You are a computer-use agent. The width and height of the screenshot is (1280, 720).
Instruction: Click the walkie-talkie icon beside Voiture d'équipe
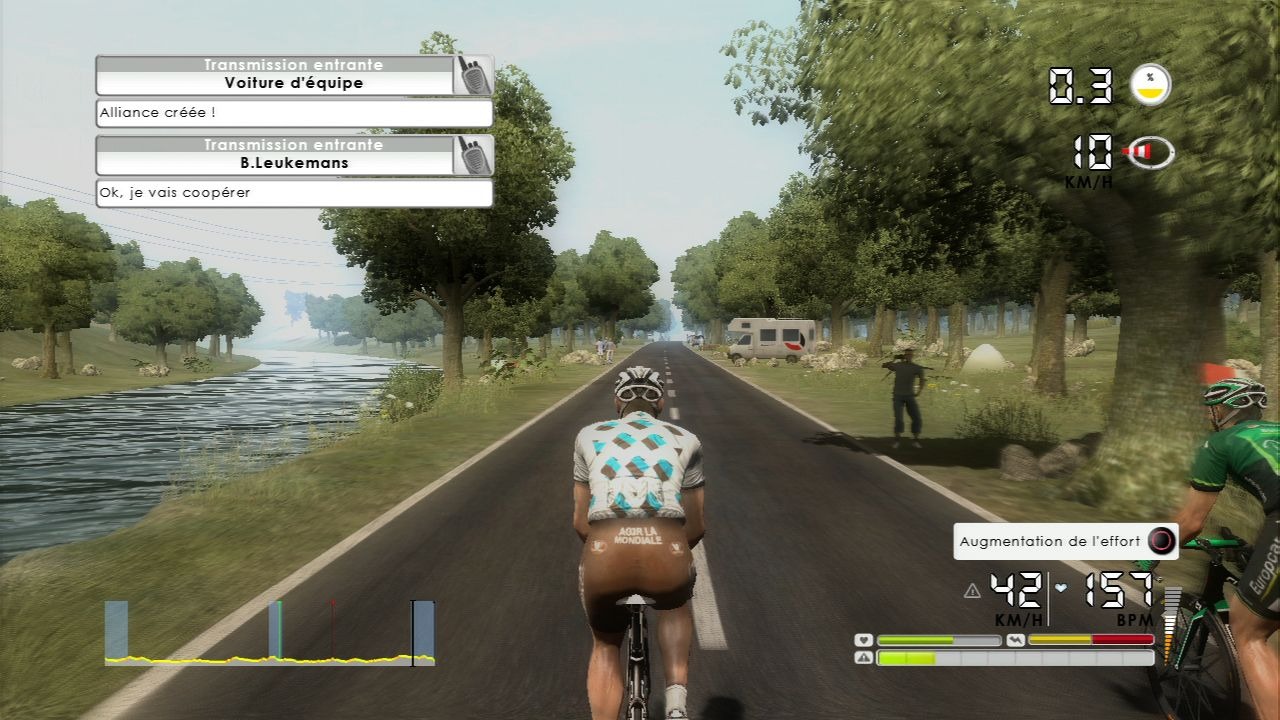click(473, 75)
